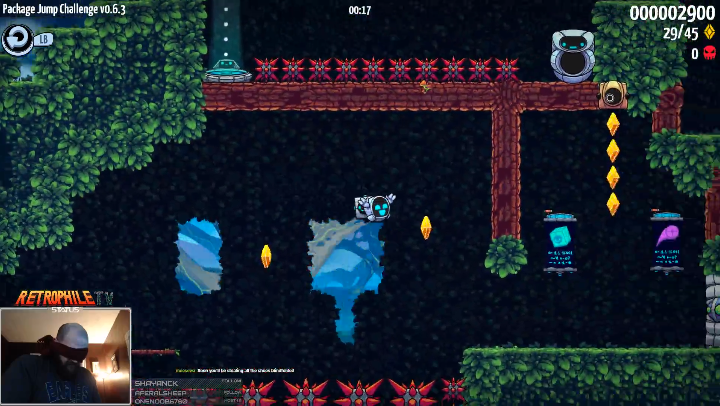Click the circular restart arrow icon
This screenshot has height=406, width=720.
(17, 39)
